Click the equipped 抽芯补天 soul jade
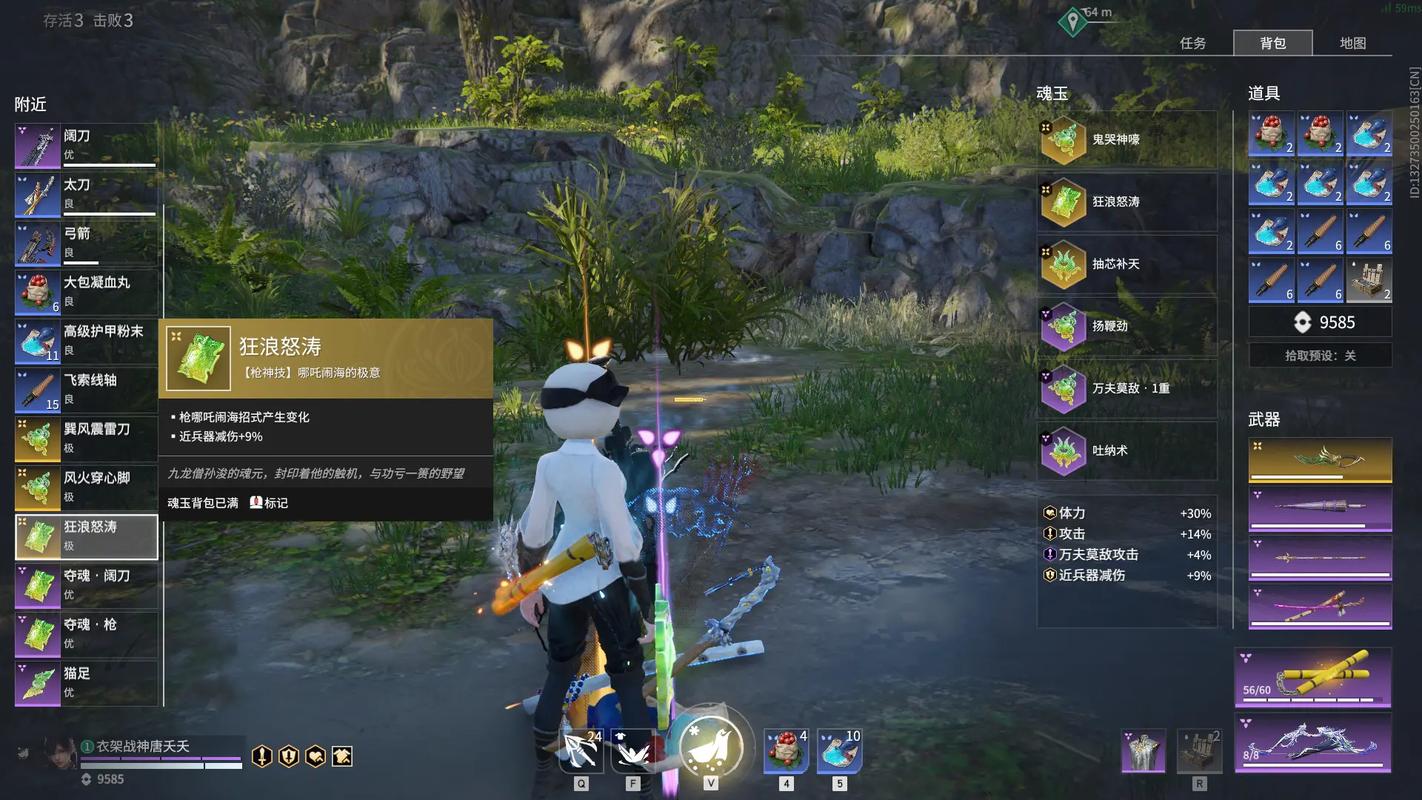This screenshot has width=1422, height=800. pos(1127,264)
